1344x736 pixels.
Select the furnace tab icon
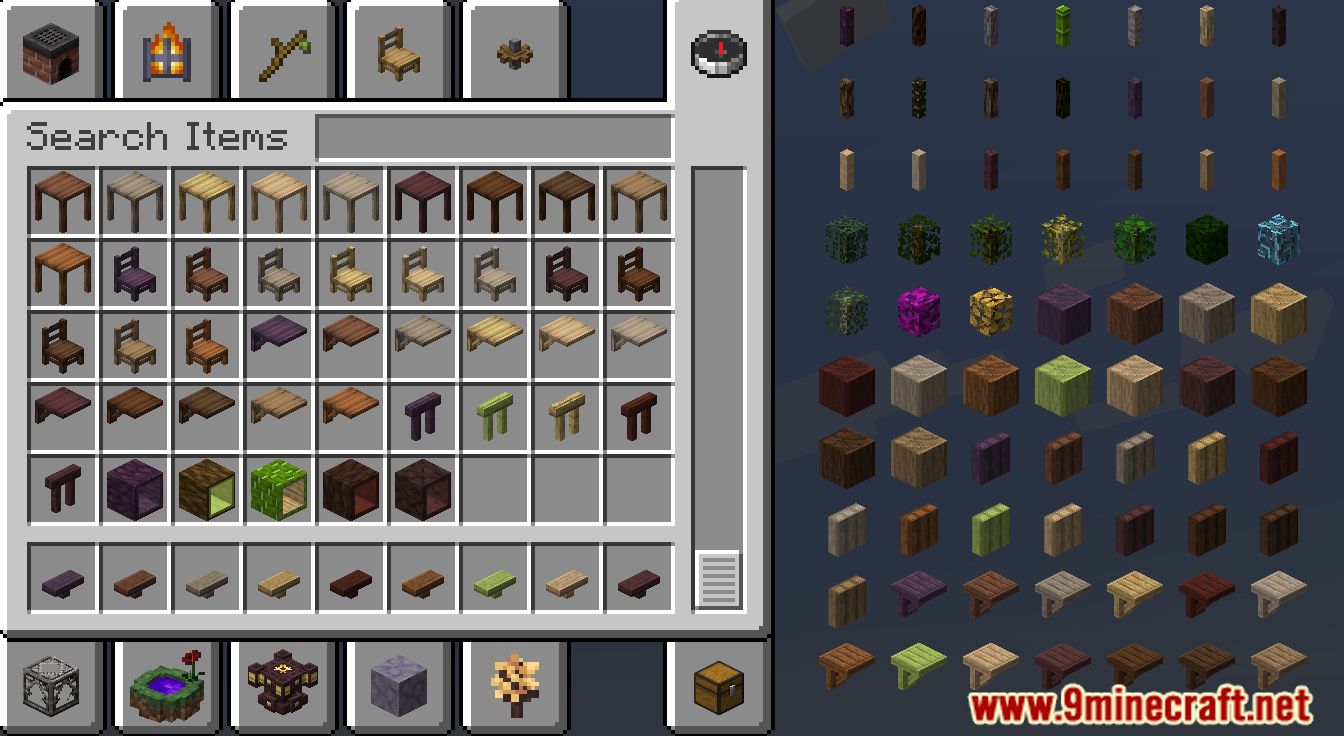pyautogui.click(x=51, y=51)
